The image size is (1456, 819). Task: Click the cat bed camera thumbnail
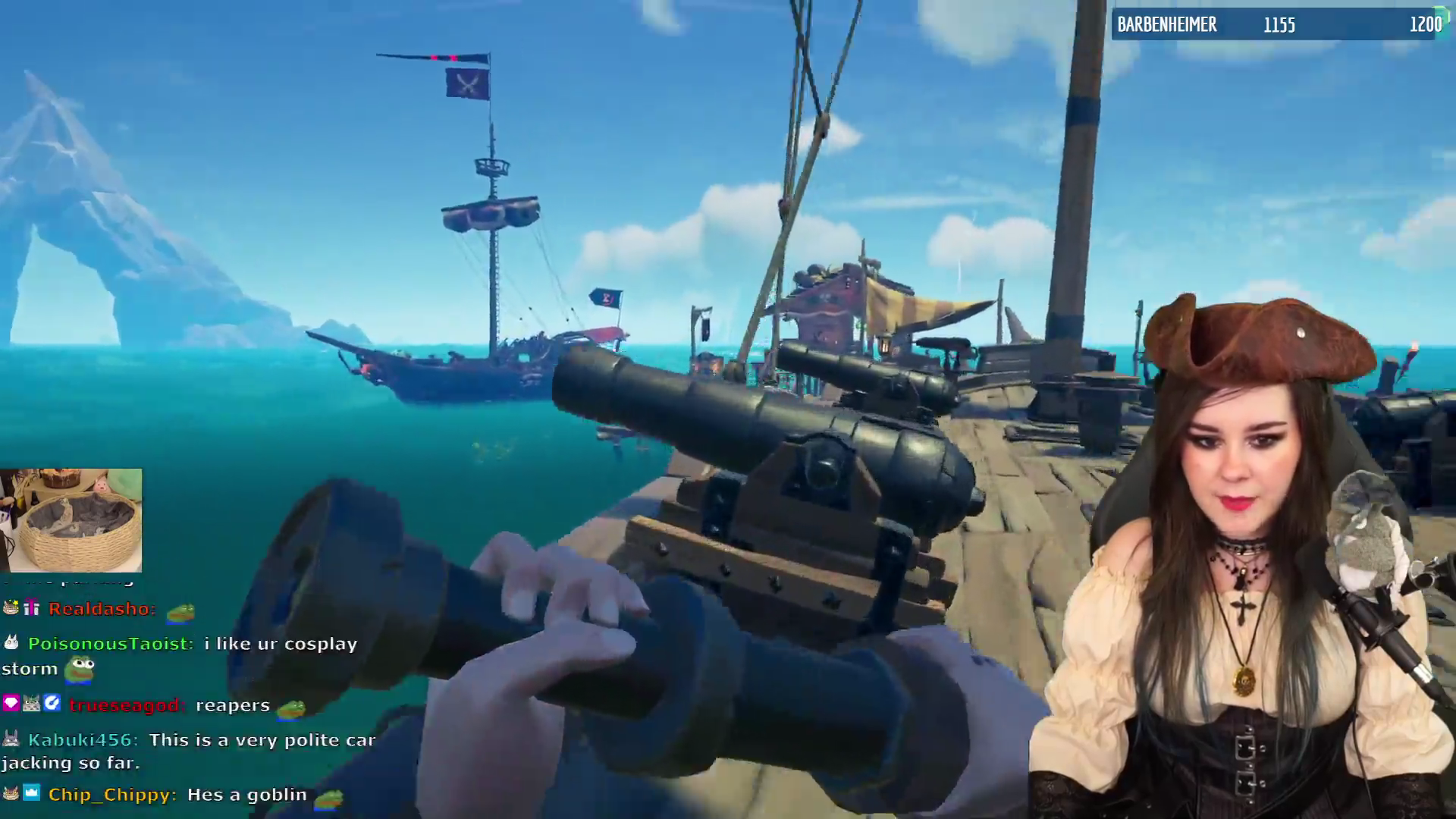tap(72, 519)
